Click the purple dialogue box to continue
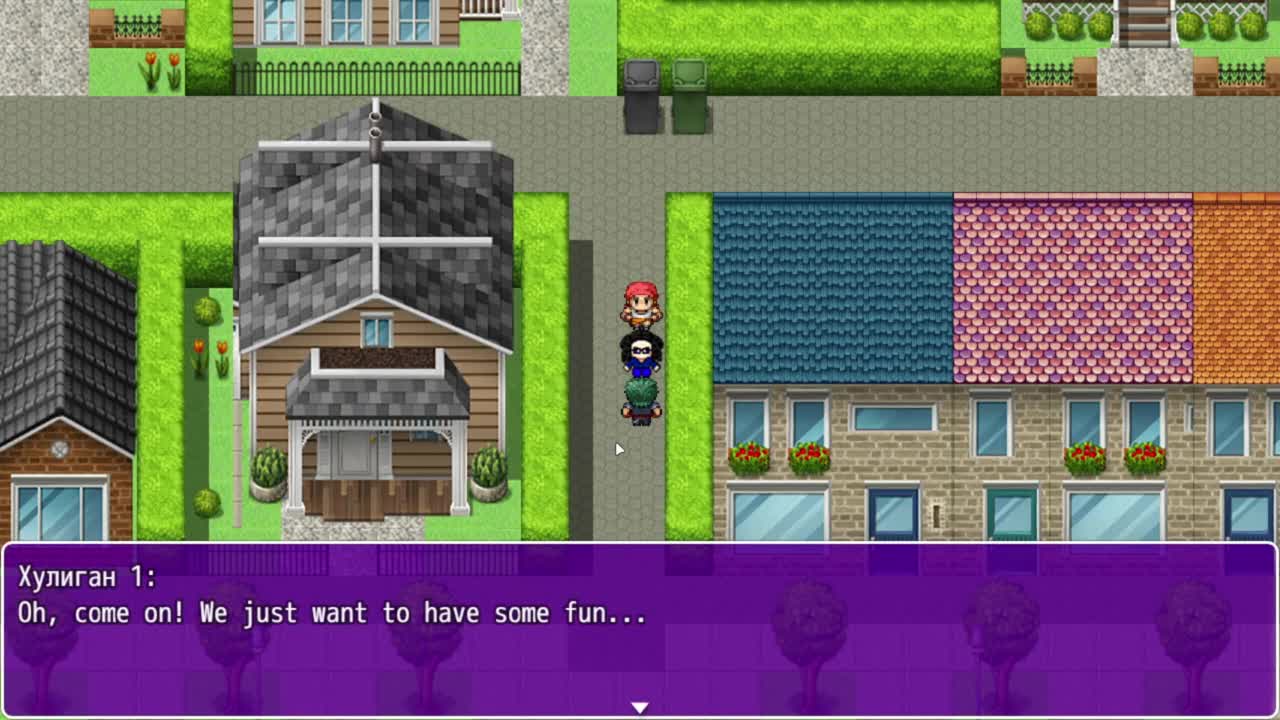 pyautogui.click(x=640, y=630)
